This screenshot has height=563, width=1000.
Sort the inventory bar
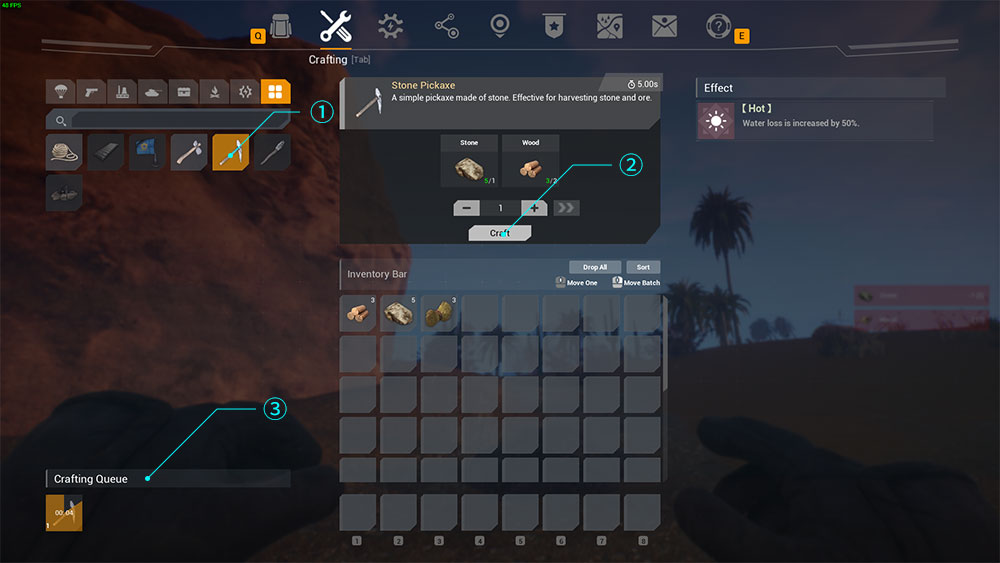tap(643, 267)
